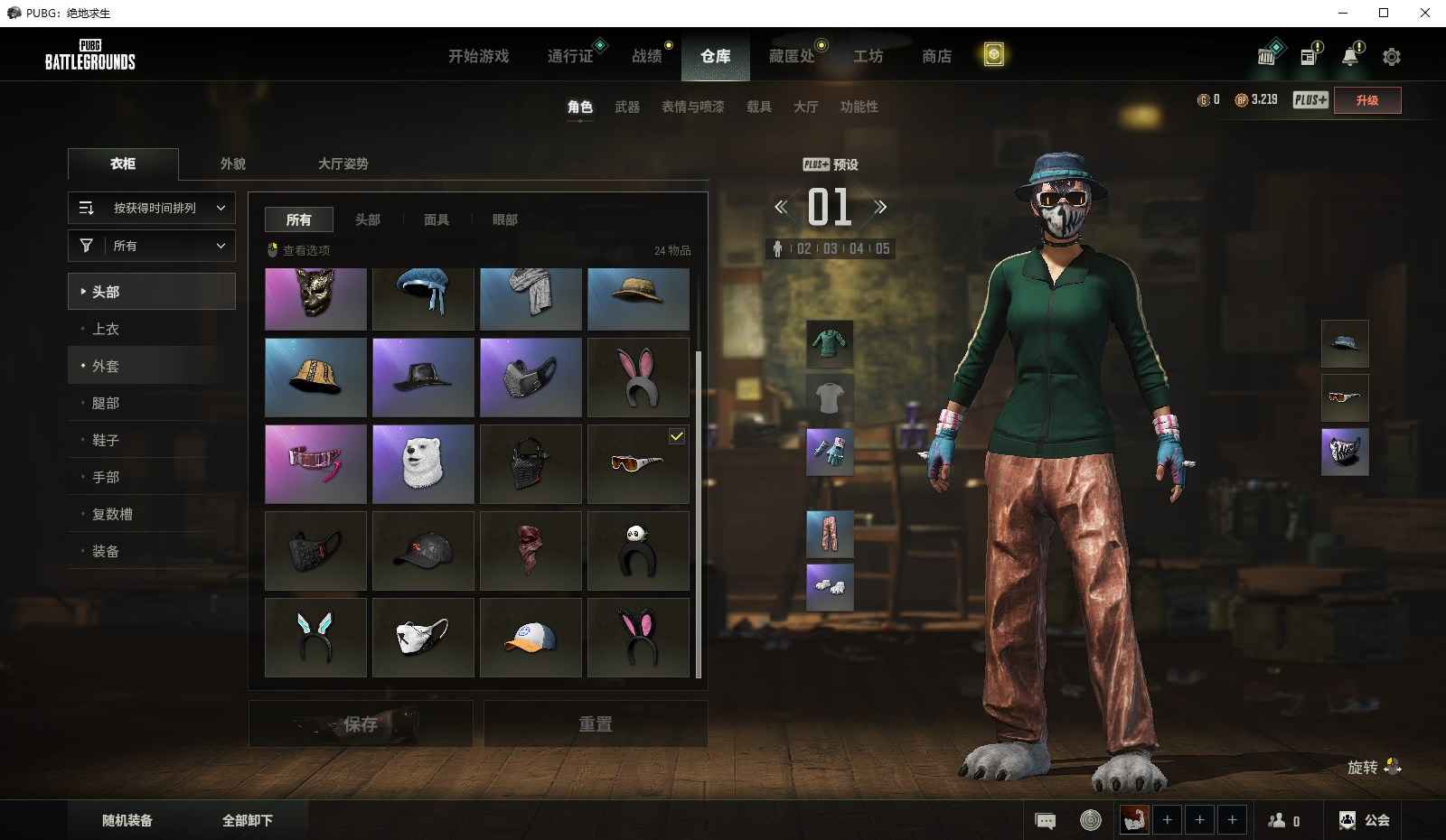
Task: Select the 大厅姿势 lobby pose tab
Action: (343, 163)
